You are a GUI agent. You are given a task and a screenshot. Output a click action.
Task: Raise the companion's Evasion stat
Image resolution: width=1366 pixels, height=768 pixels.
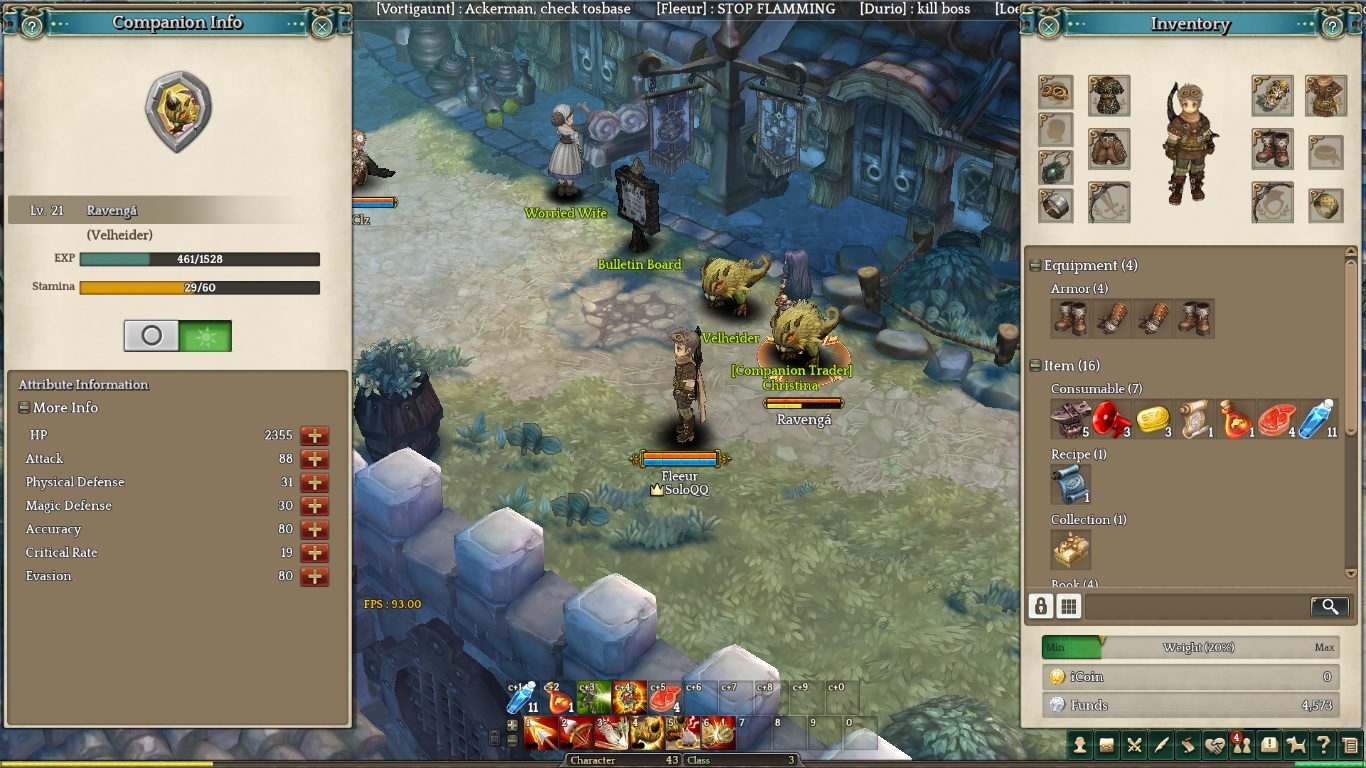(315, 577)
